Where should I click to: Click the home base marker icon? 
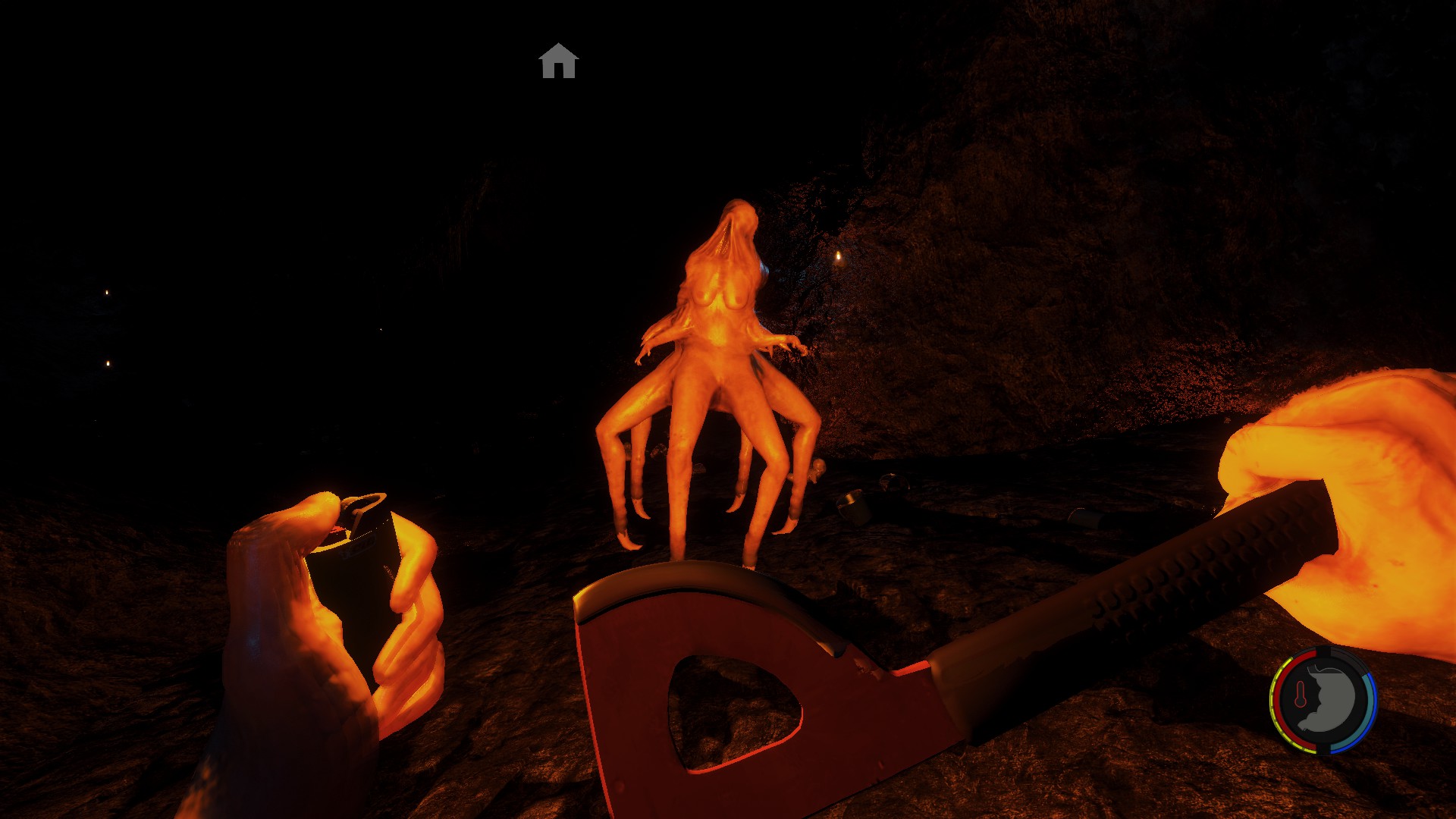click(x=559, y=61)
